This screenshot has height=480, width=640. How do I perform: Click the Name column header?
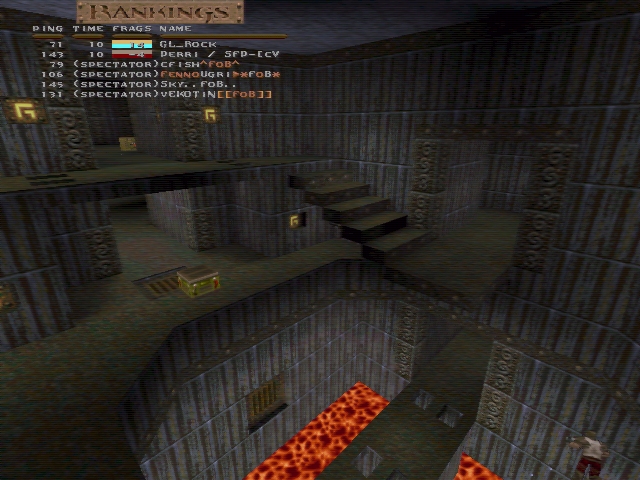[175, 29]
